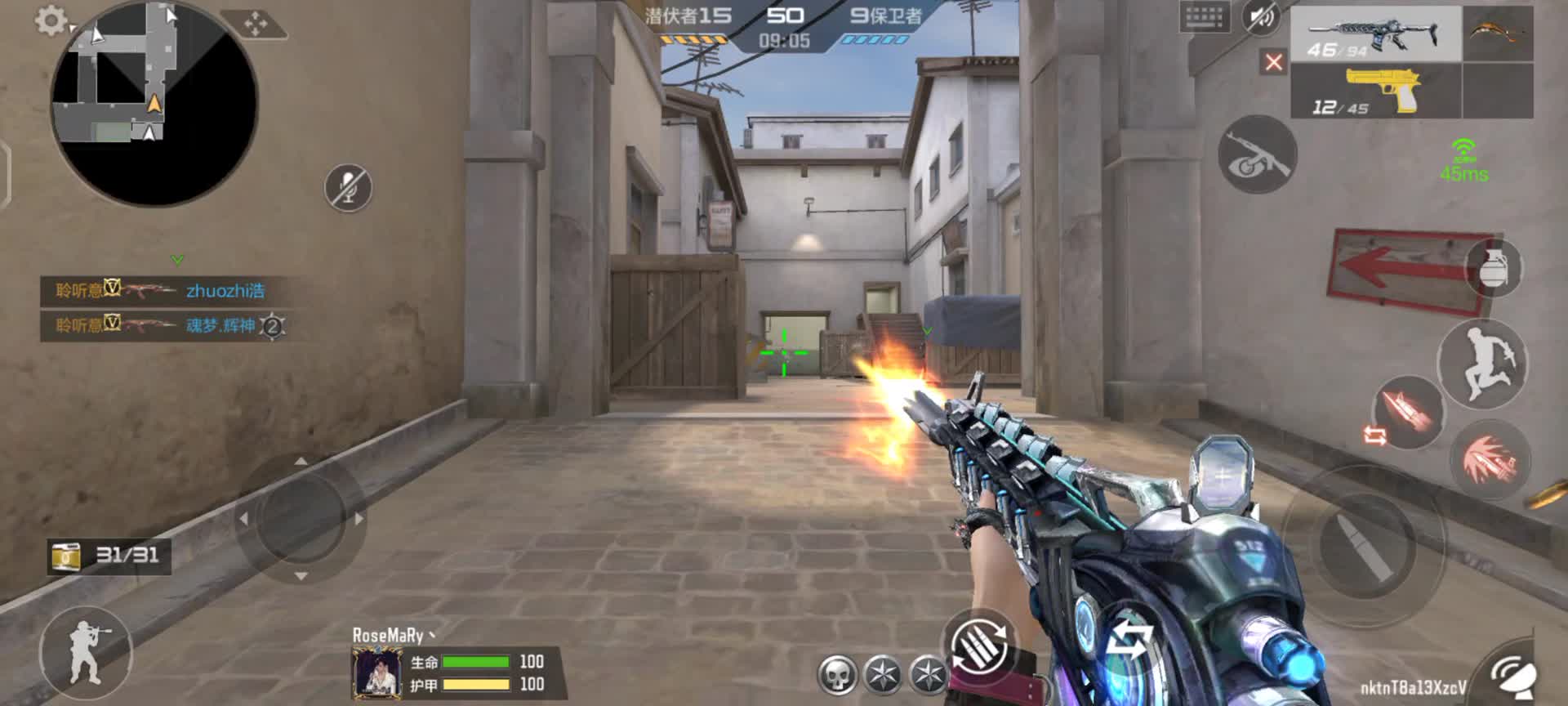Tap the movement layout arrows icon
The width and height of the screenshot is (1568, 706).
tap(256, 24)
